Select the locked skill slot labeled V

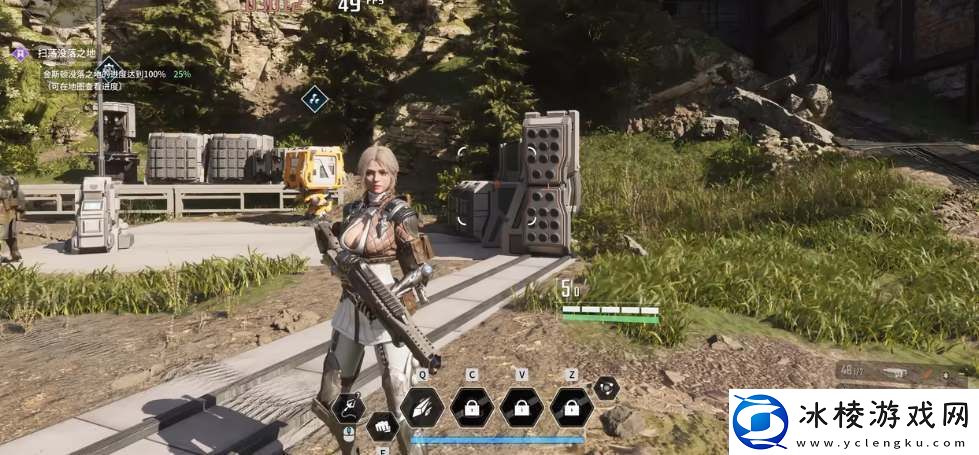point(521,407)
